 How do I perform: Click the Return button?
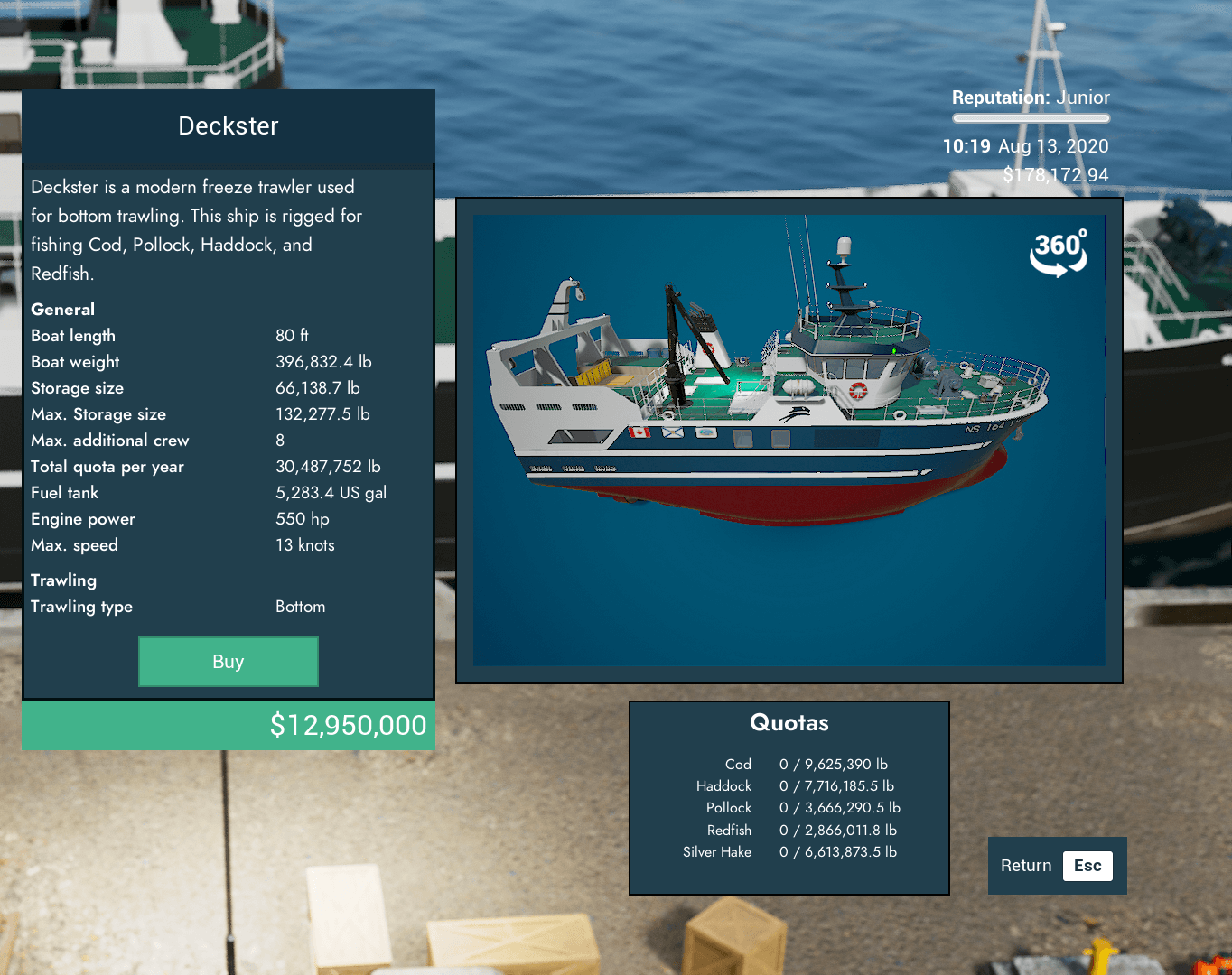click(x=1057, y=866)
